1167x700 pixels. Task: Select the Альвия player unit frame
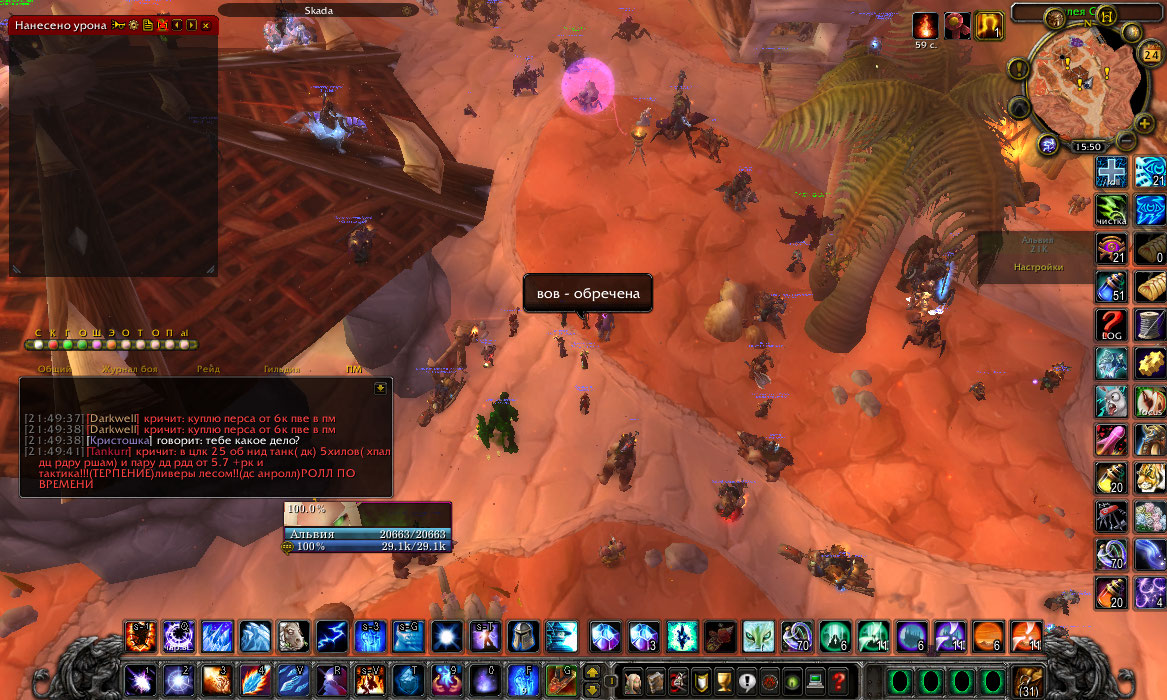coord(367,534)
